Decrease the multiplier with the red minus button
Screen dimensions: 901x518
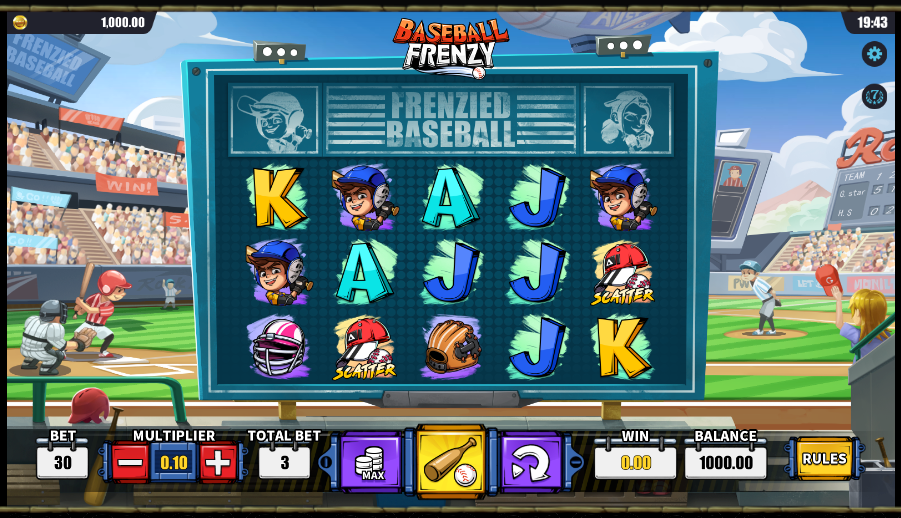tap(130, 462)
